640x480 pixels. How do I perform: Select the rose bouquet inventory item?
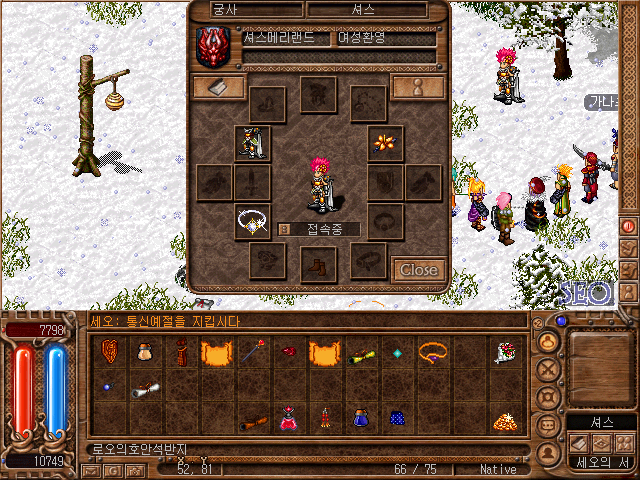pos(504,351)
